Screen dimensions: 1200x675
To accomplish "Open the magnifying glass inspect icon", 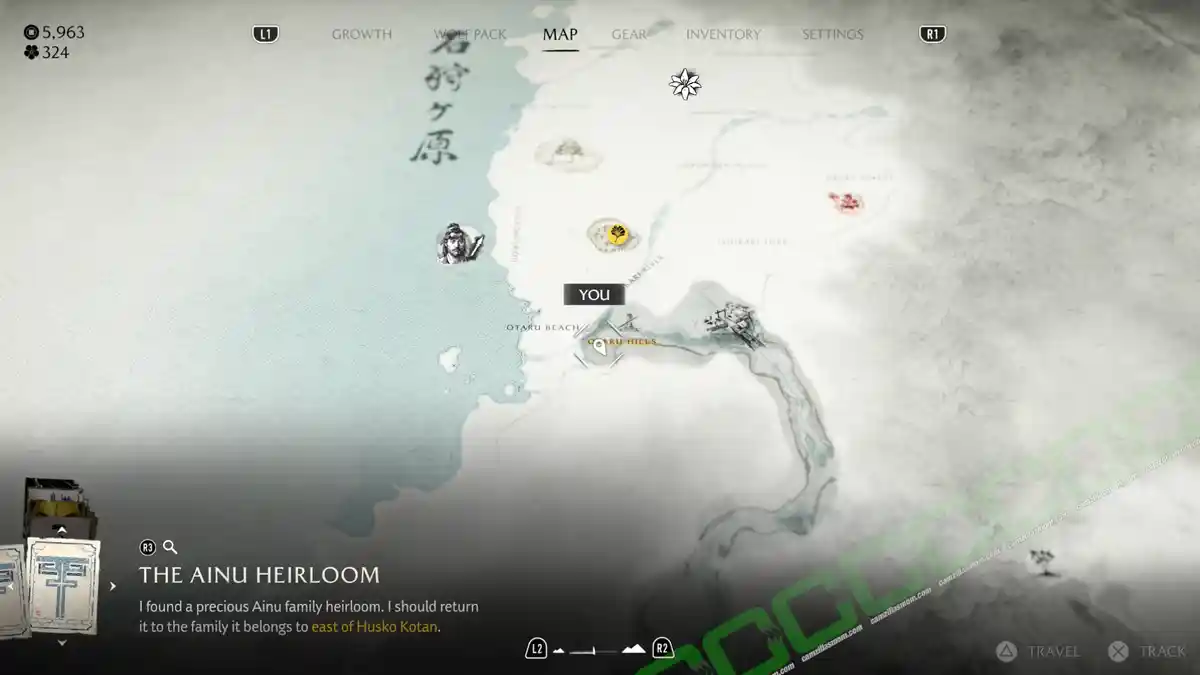I will click(170, 547).
